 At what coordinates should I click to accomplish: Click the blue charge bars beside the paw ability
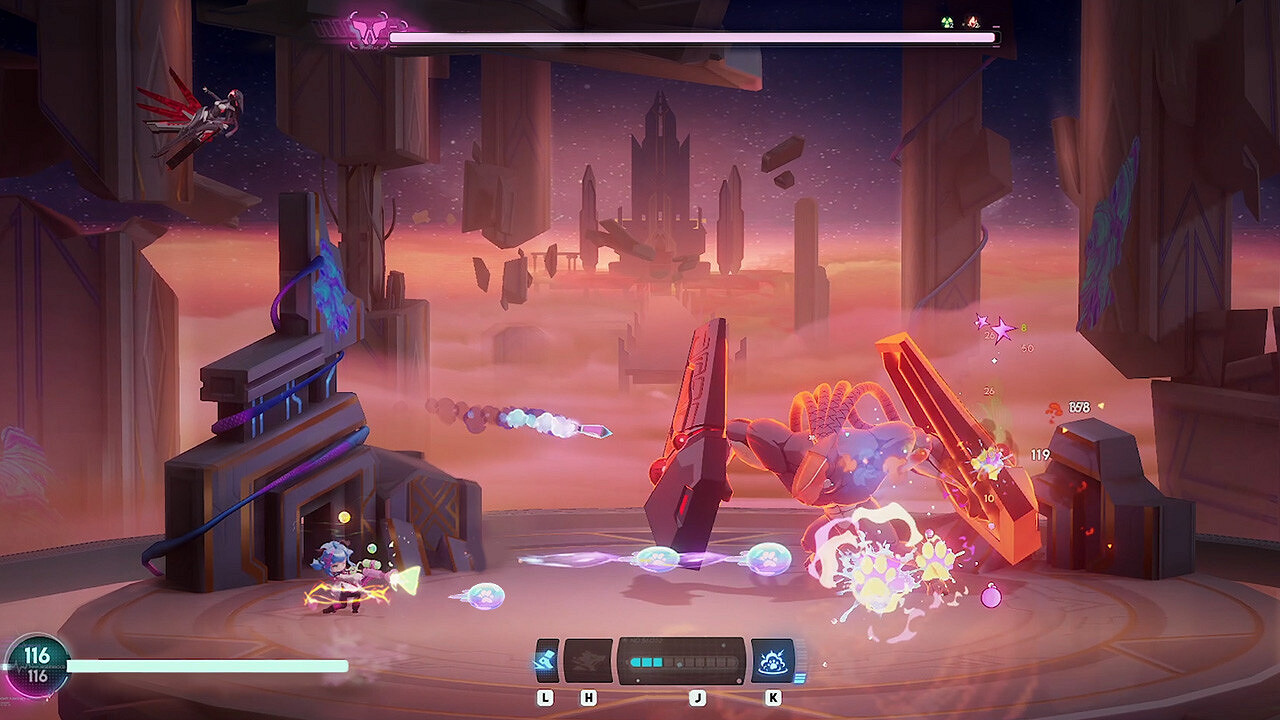point(800,678)
